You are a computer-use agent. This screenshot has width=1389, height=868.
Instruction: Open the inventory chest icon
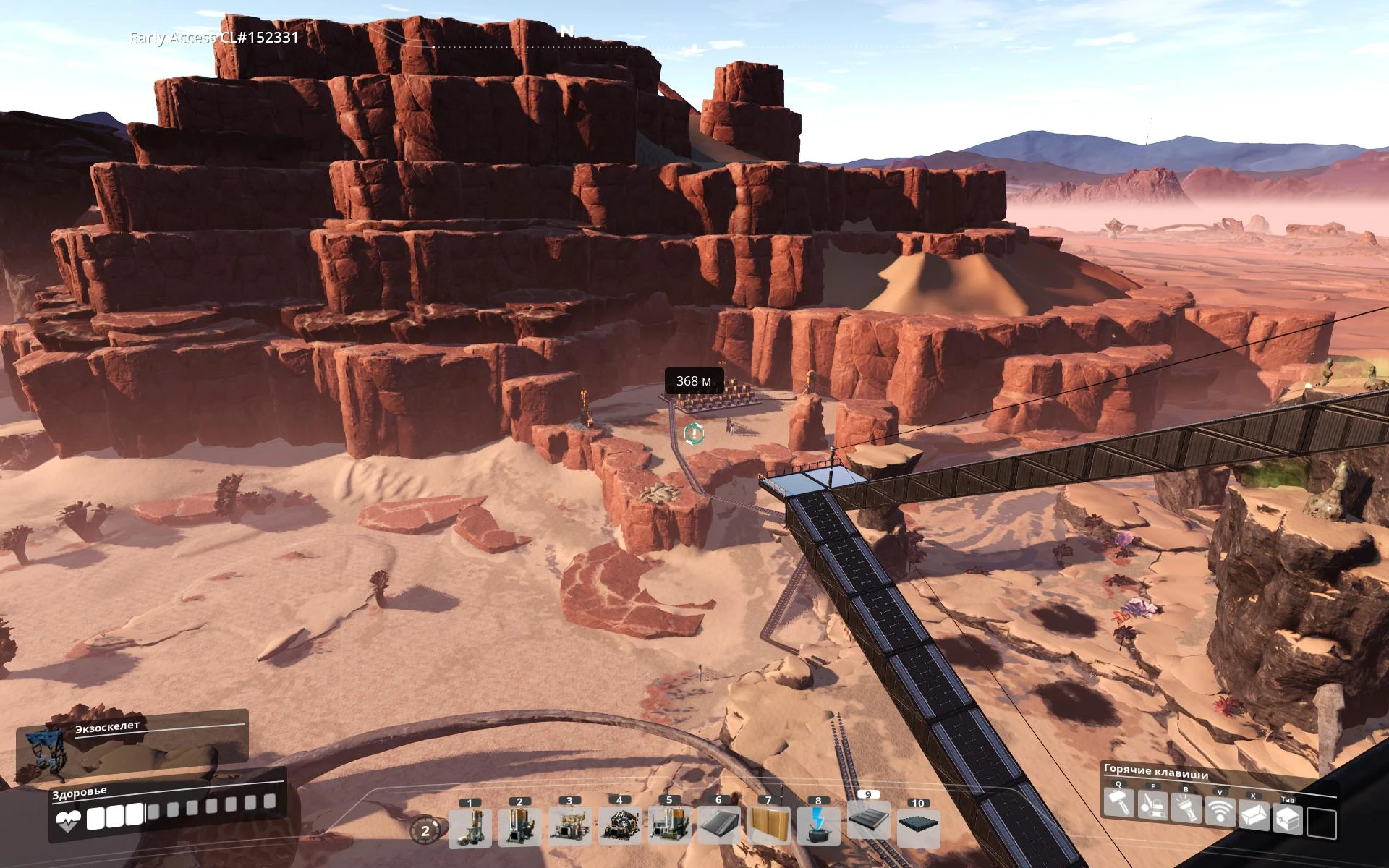tap(1288, 820)
